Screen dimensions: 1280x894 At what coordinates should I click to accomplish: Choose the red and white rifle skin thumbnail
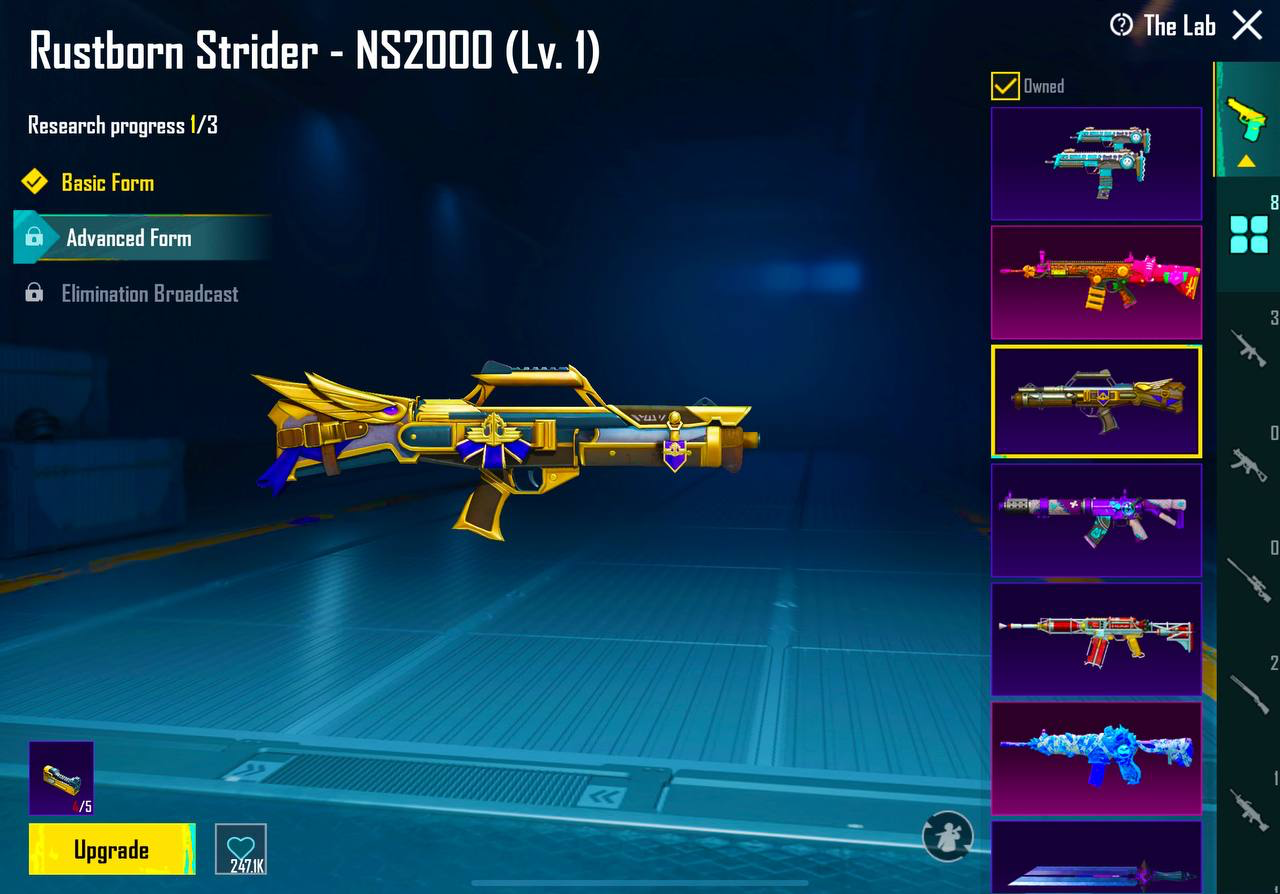pyautogui.click(x=1096, y=638)
